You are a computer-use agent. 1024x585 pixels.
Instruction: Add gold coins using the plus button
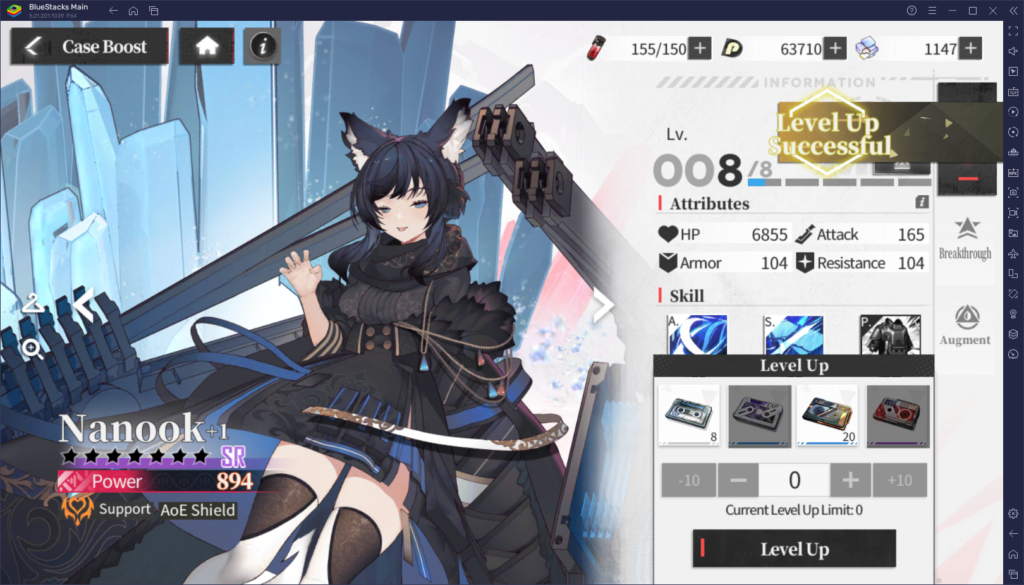coord(835,48)
